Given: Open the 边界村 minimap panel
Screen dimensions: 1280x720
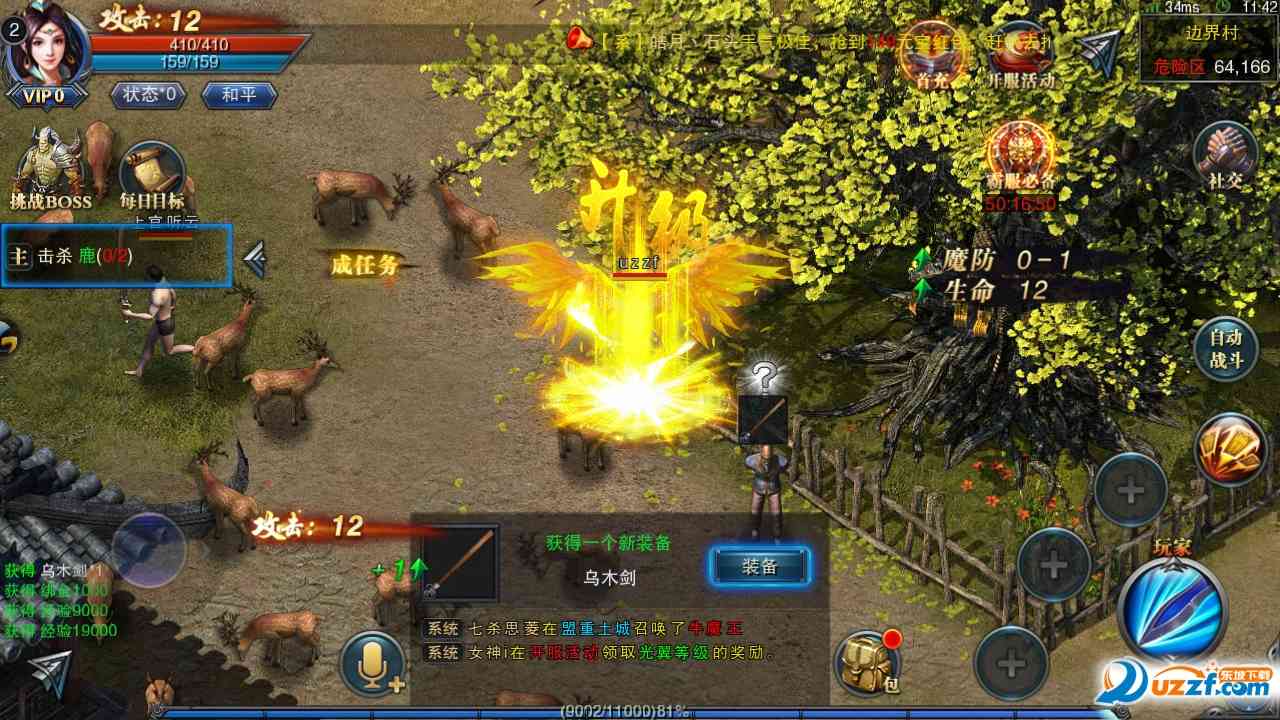Looking at the screenshot, I should pyautogui.click(x=1209, y=49).
